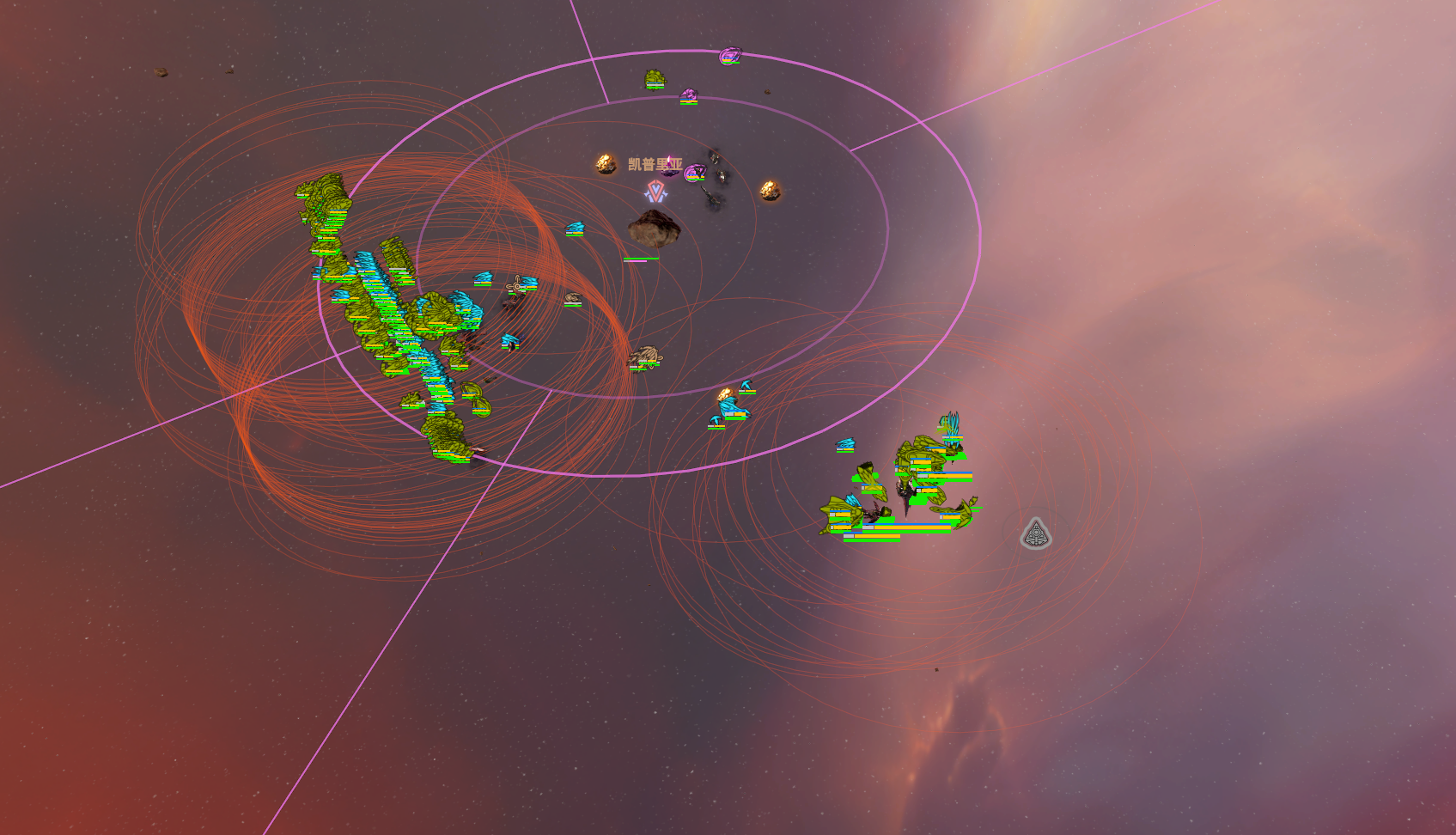1456x835 pixels.
Task: Select the red and blue V emblem
Action: (656, 191)
